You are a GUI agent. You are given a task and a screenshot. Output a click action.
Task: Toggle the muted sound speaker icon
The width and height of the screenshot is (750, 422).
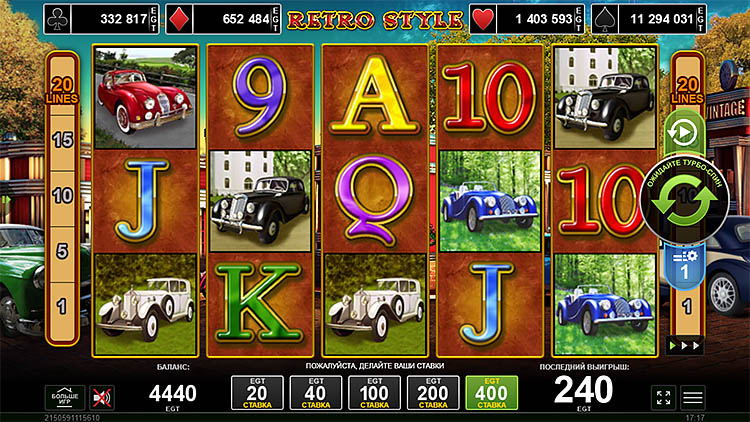click(x=102, y=398)
